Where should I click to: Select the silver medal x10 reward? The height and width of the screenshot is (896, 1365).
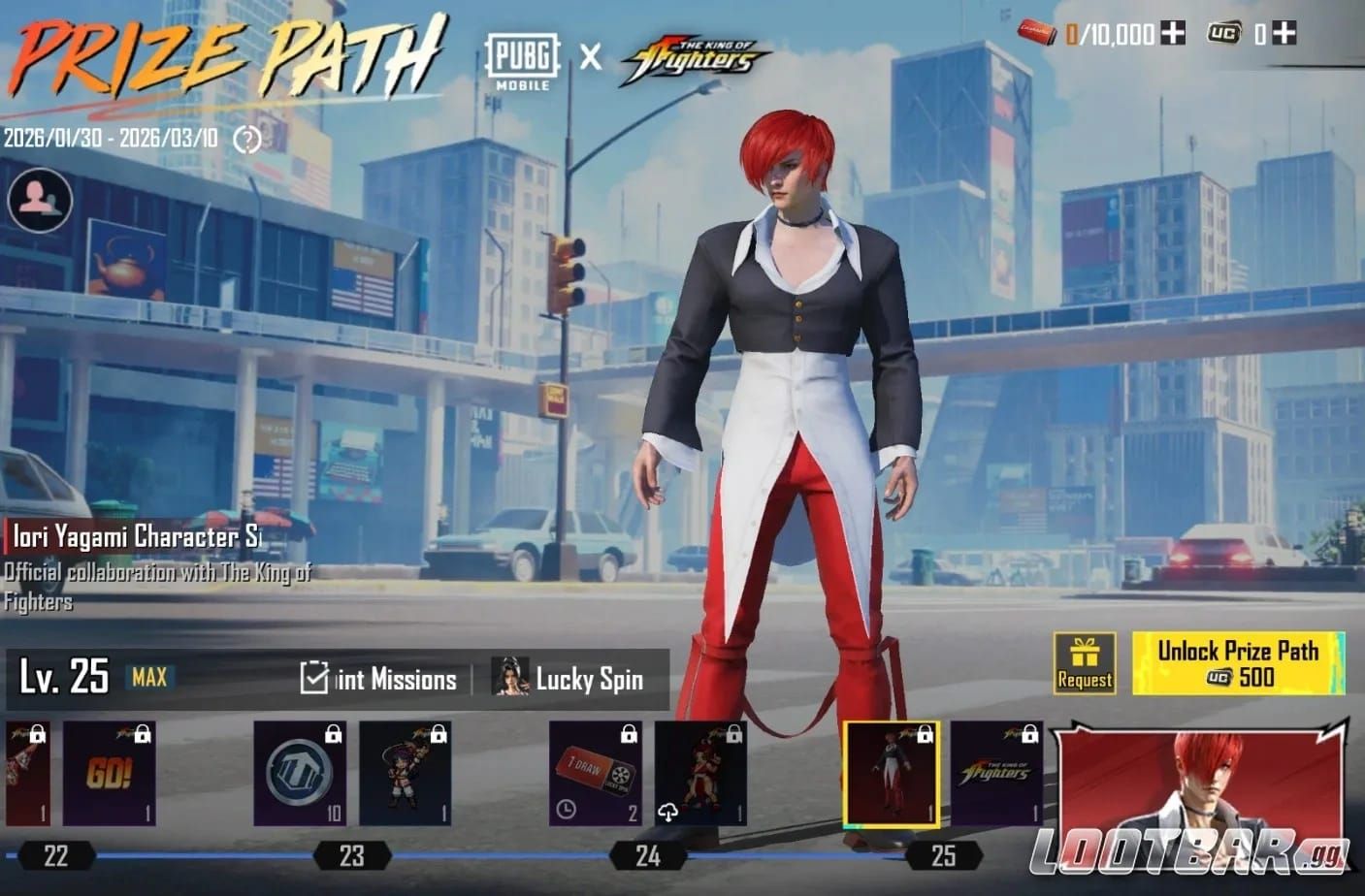300,773
